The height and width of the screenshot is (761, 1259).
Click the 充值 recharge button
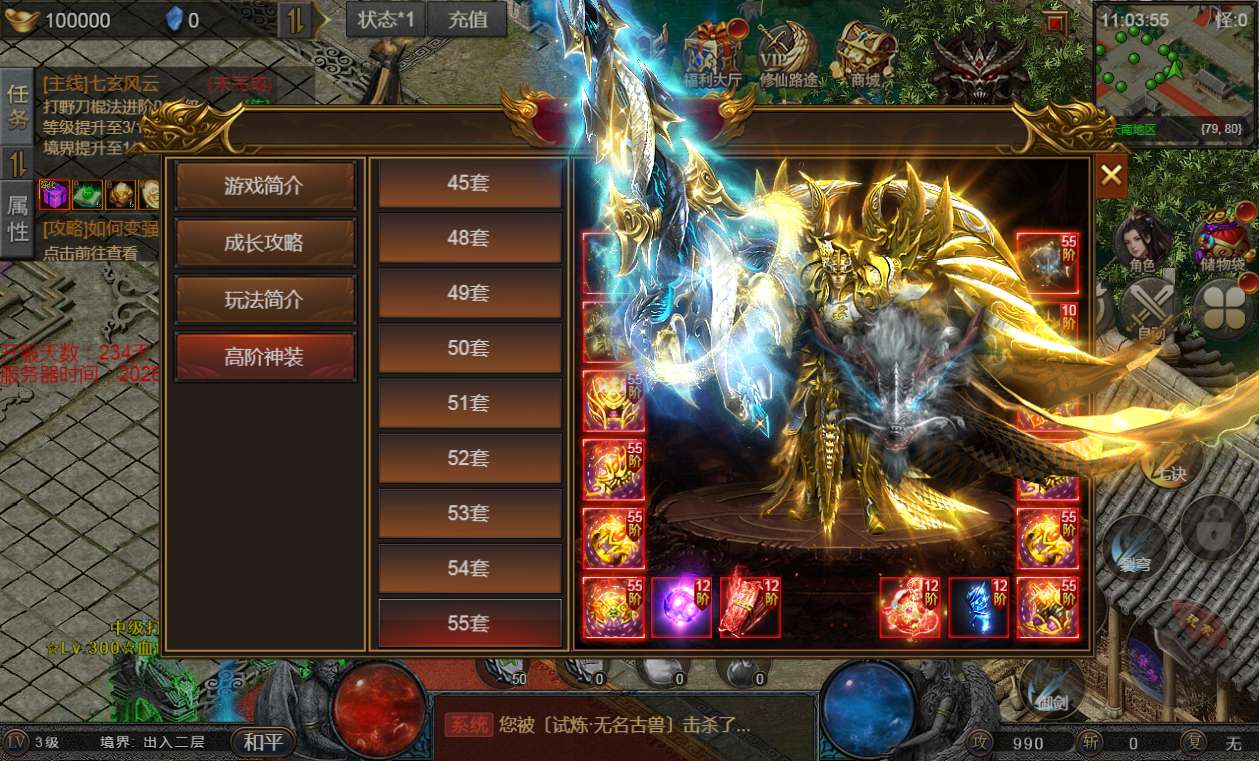468,19
